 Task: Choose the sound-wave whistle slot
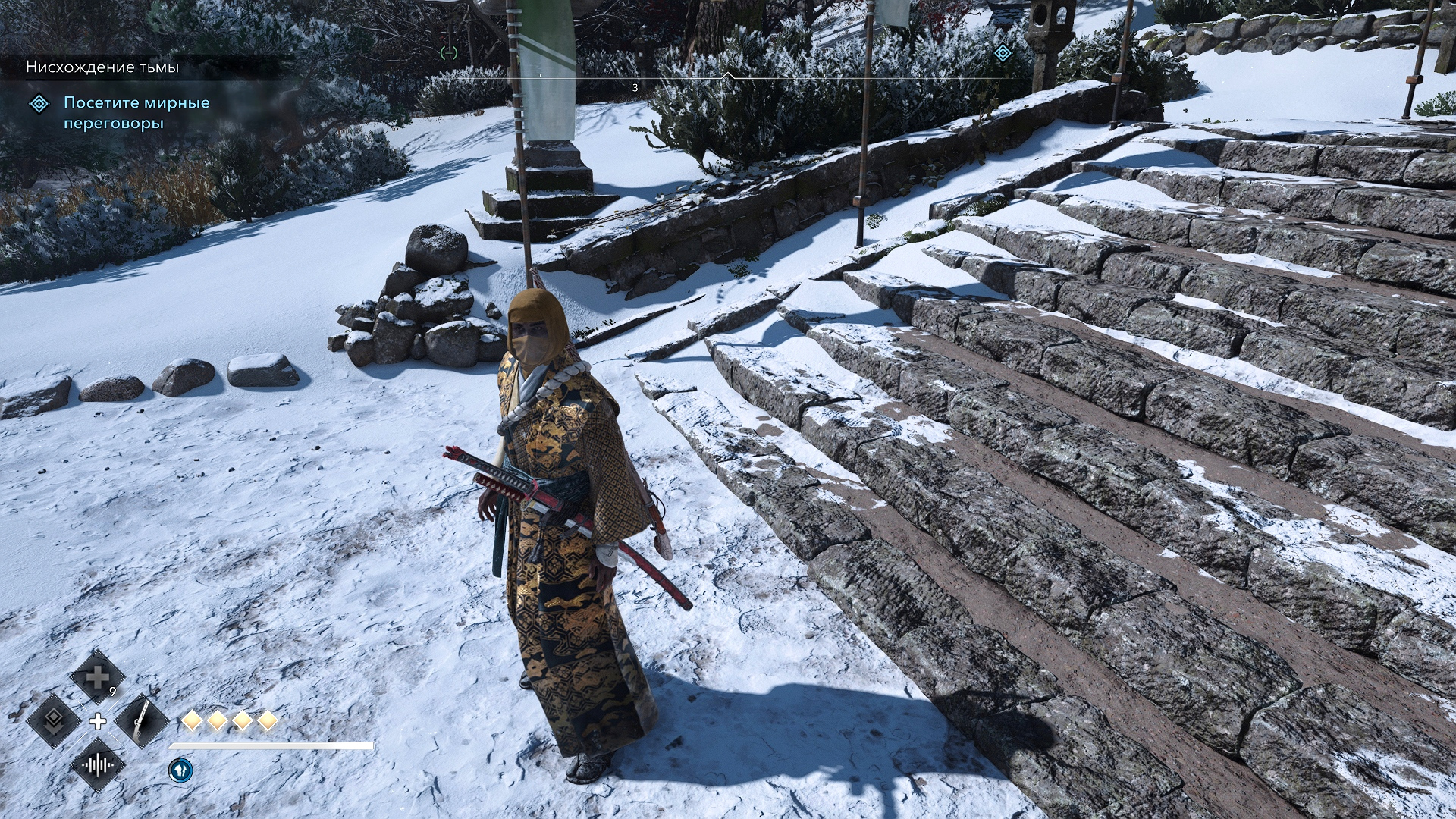pos(97,764)
